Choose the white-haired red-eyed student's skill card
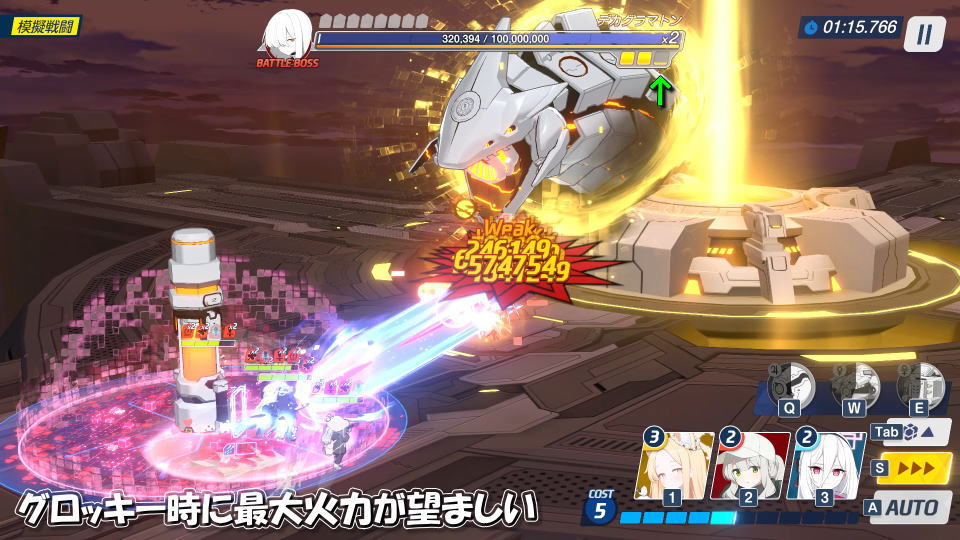Screen dimensions: 960x540 pos(824,466)
